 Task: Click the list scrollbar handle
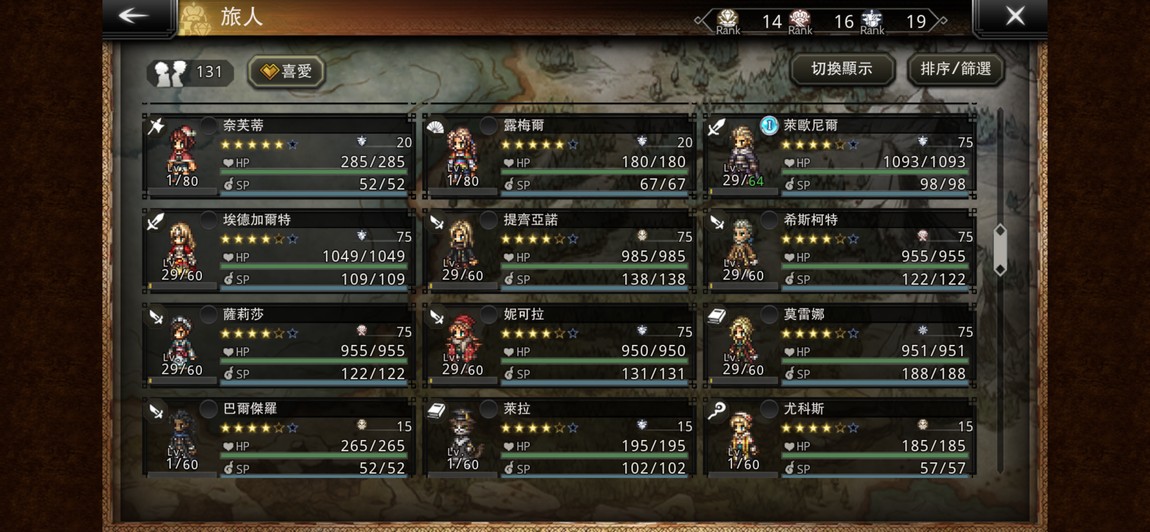pyautogui.click(x=999, y=250)
